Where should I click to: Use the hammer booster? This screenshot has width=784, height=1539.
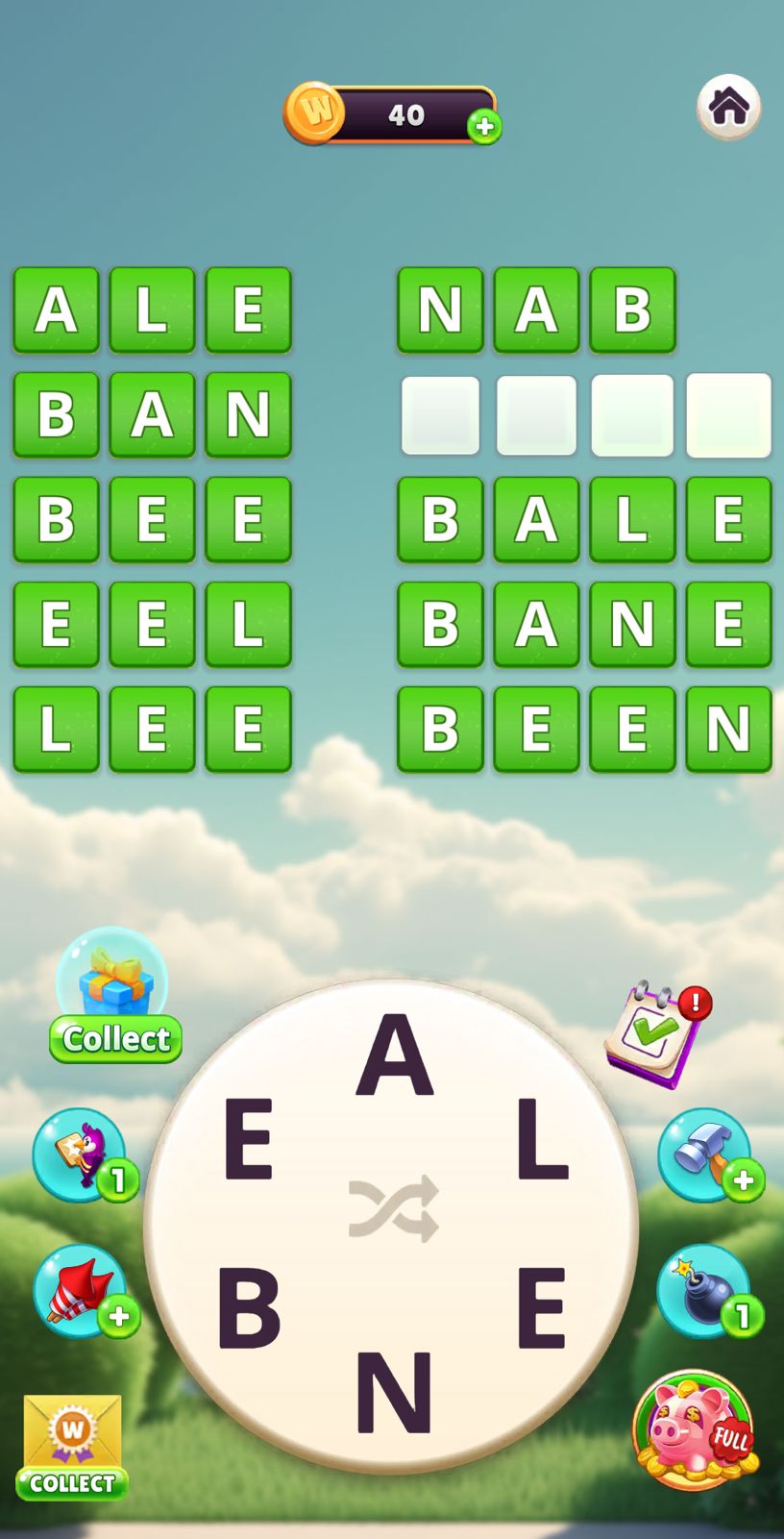tap(704, 1154)
